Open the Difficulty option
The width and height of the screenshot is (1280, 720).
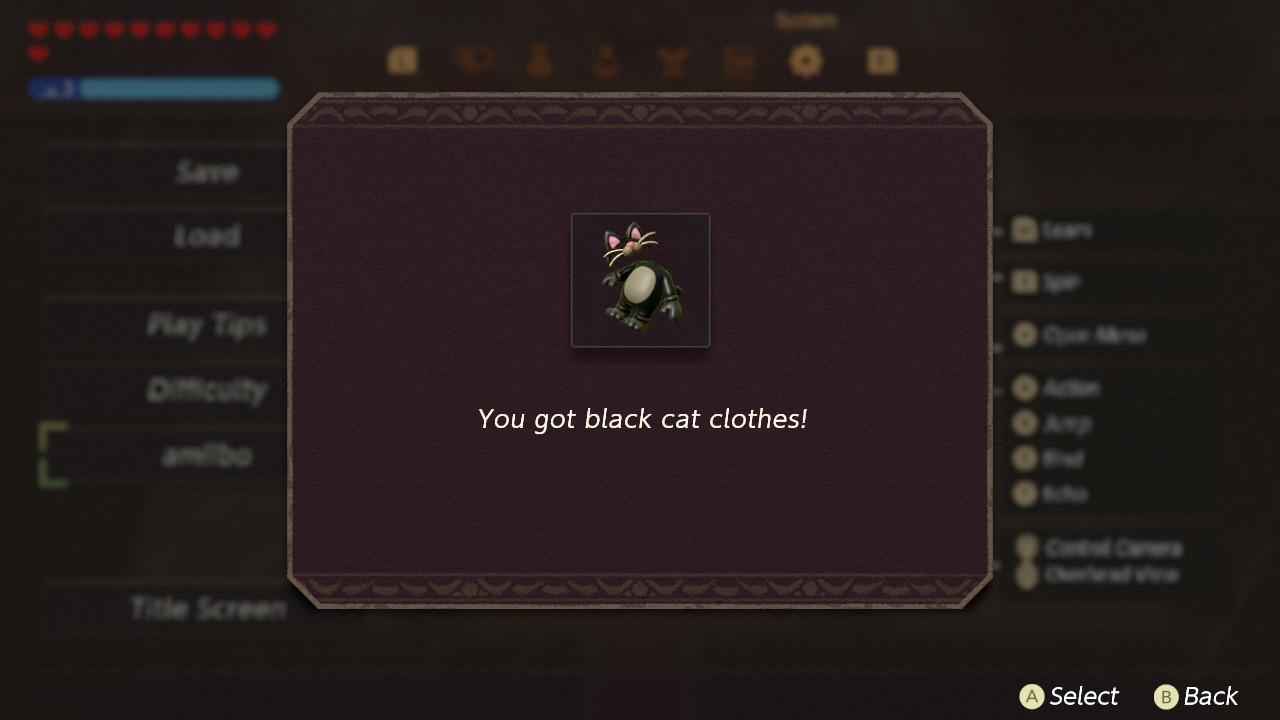pos(207,390)
